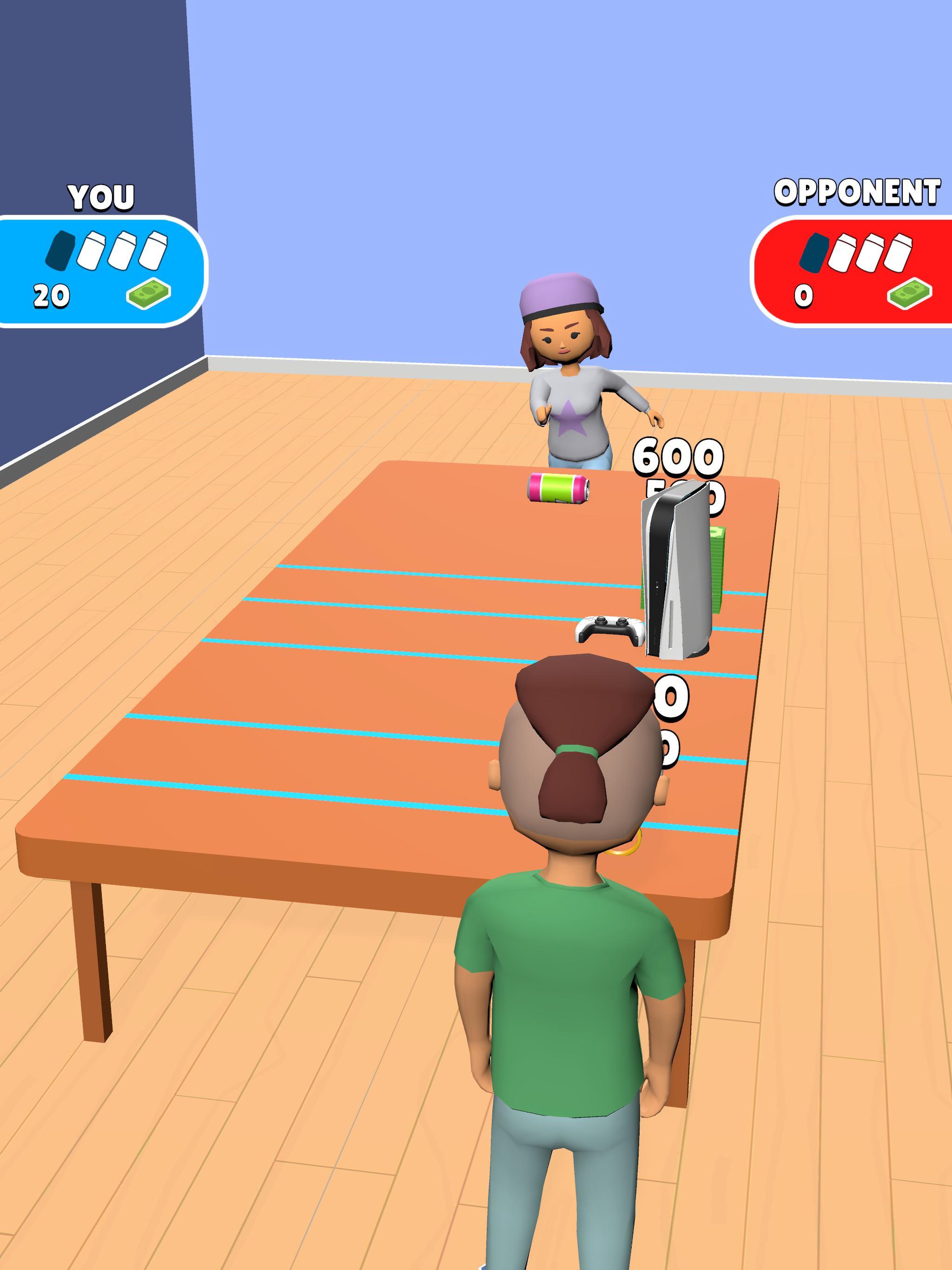Select the YOU header label
The height and width of the screenshot is (1270, 952).
click(x=100, y=195)
